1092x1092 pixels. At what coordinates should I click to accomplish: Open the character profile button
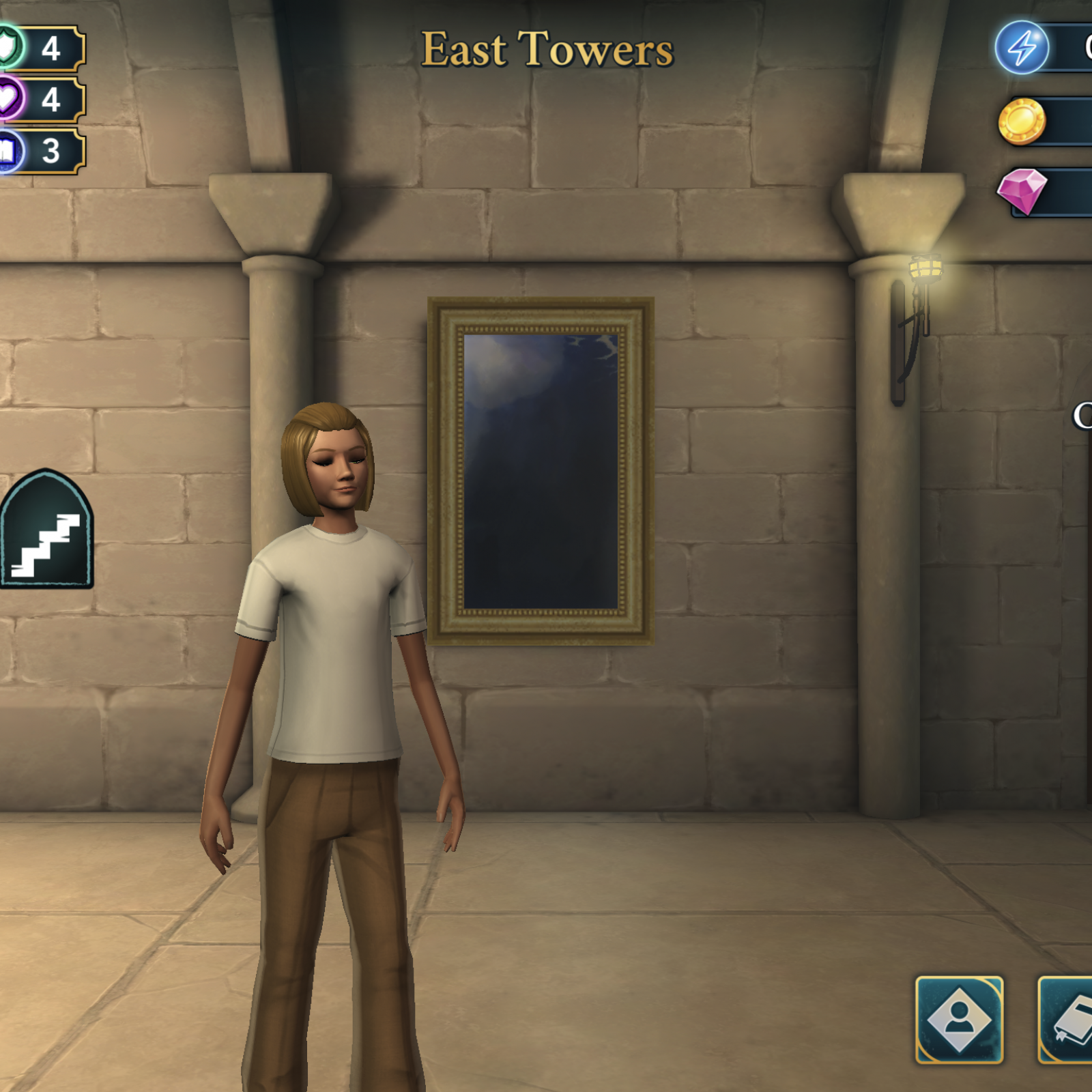coord(959,1020)
